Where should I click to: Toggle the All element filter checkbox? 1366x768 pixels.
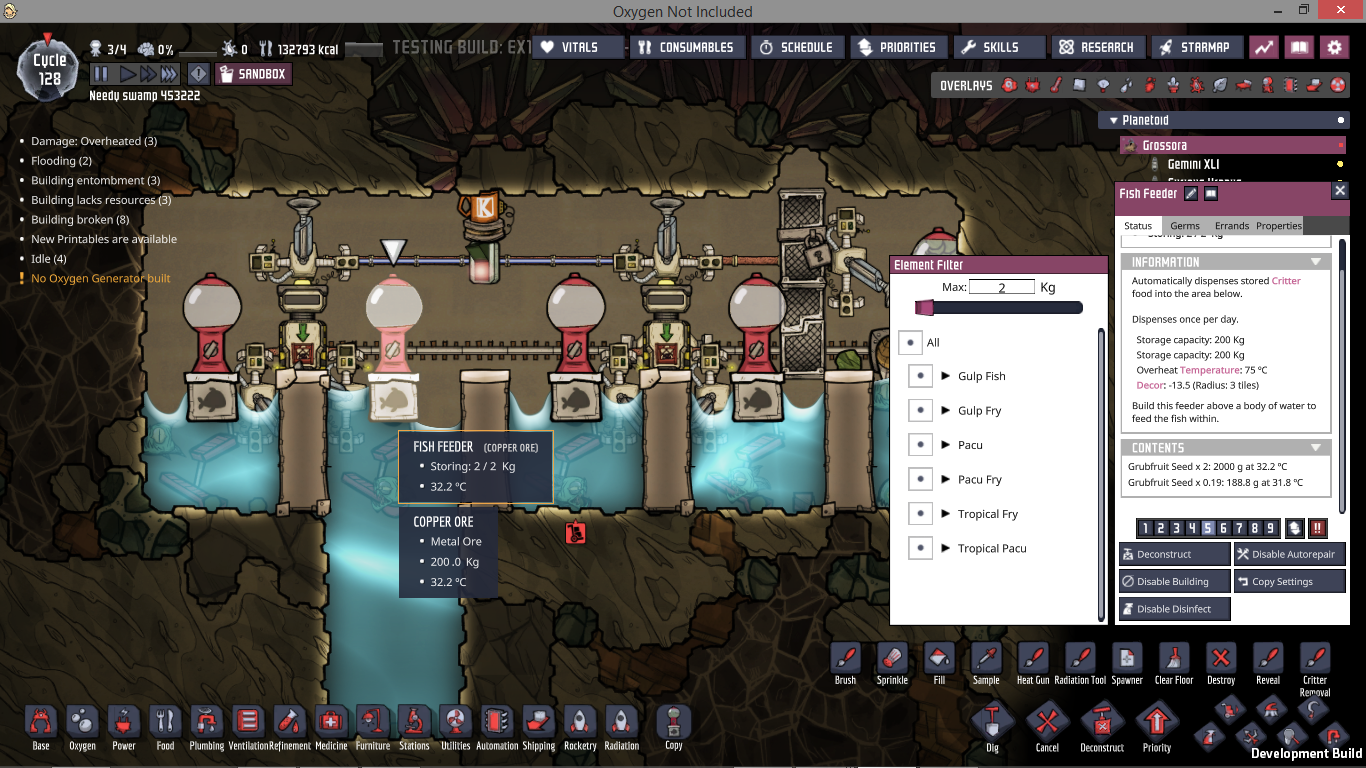click(910, 342)
